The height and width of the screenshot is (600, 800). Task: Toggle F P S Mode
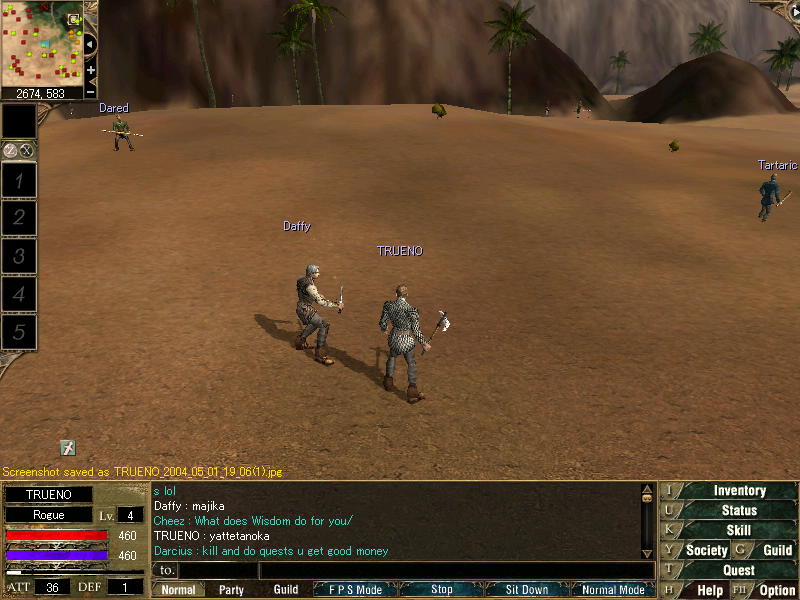click(355, 590)
